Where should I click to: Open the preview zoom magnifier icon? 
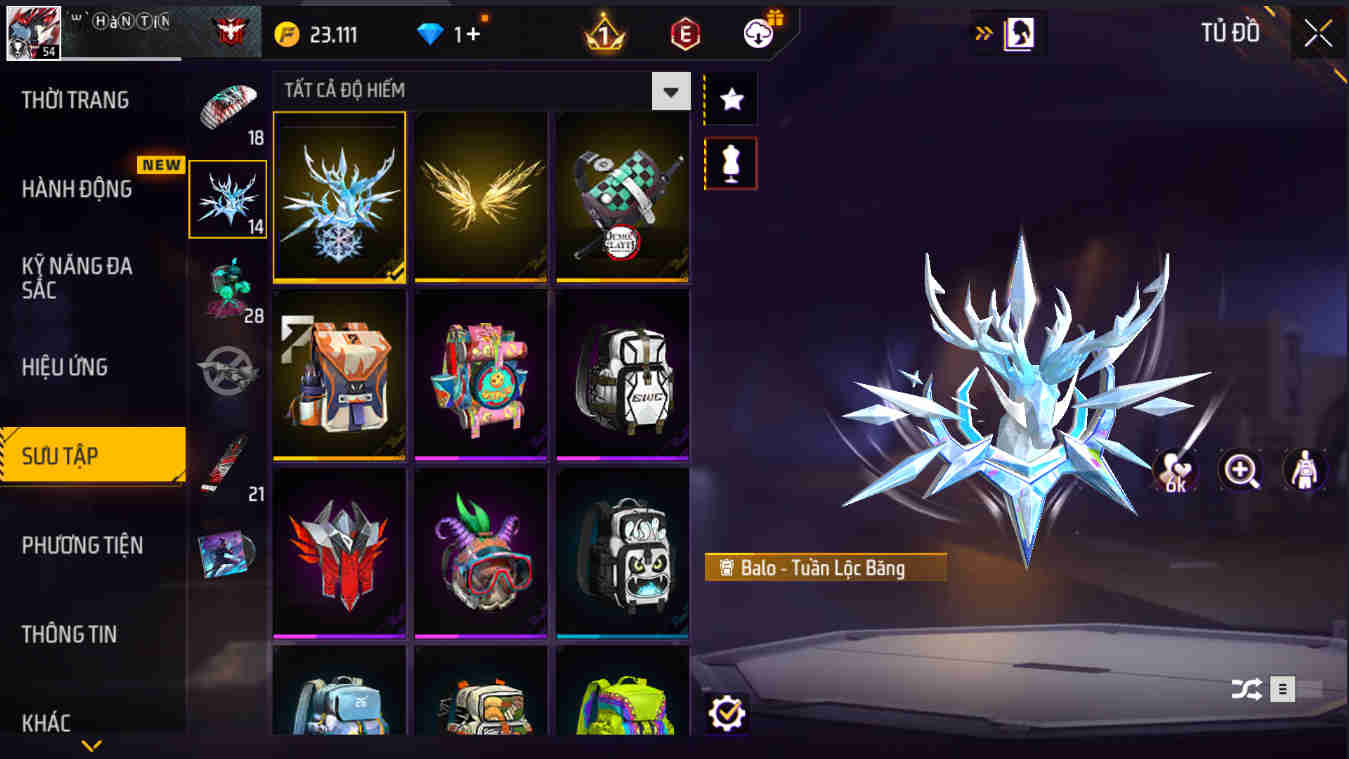point(1240,471)
